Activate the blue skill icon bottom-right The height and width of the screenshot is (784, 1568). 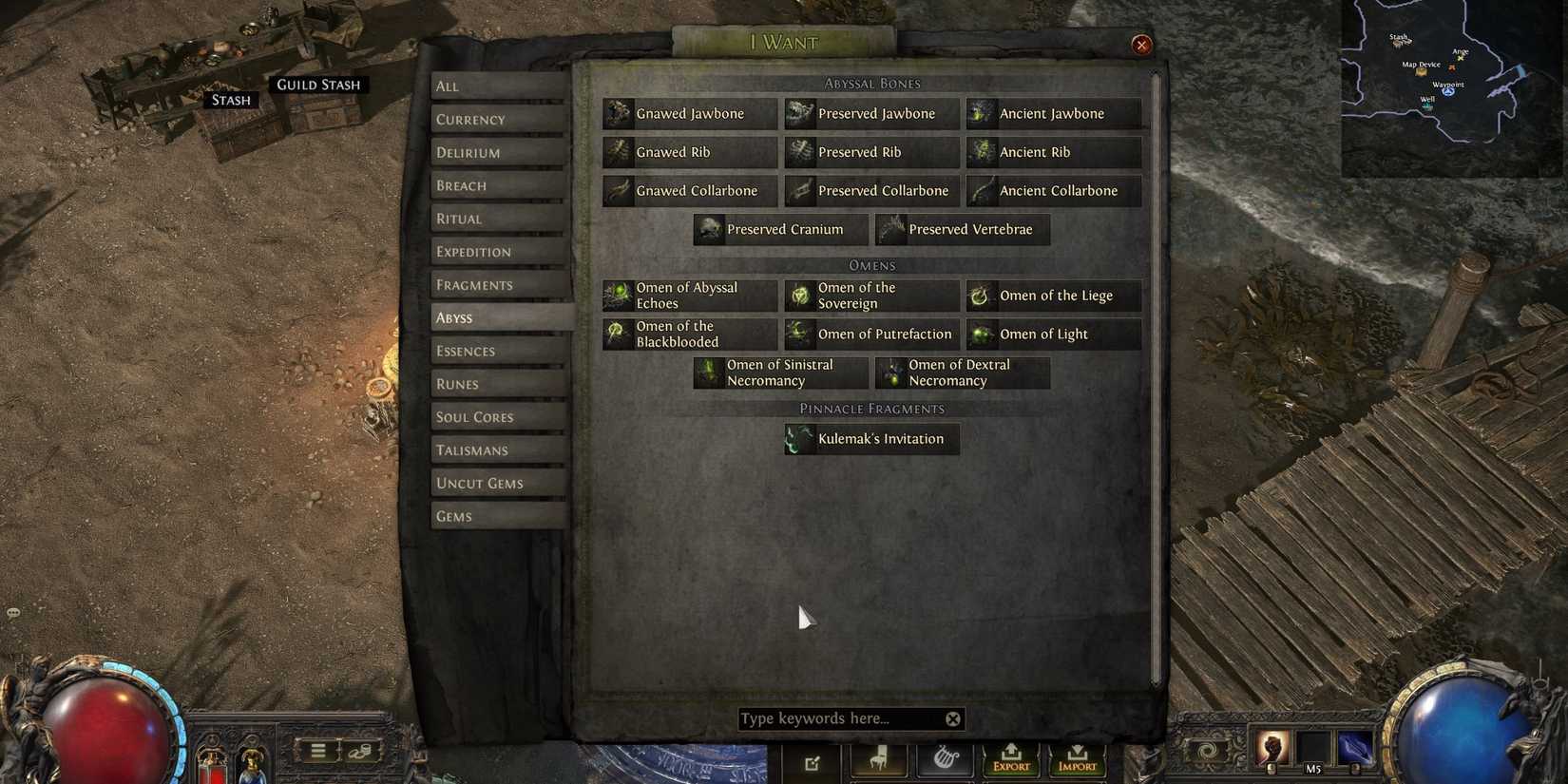(1353, 749)
